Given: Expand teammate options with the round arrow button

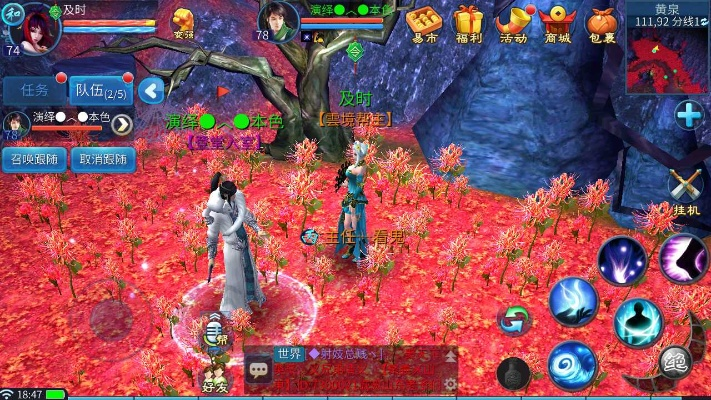Looking at the screenshot, I should pos(122,124).
